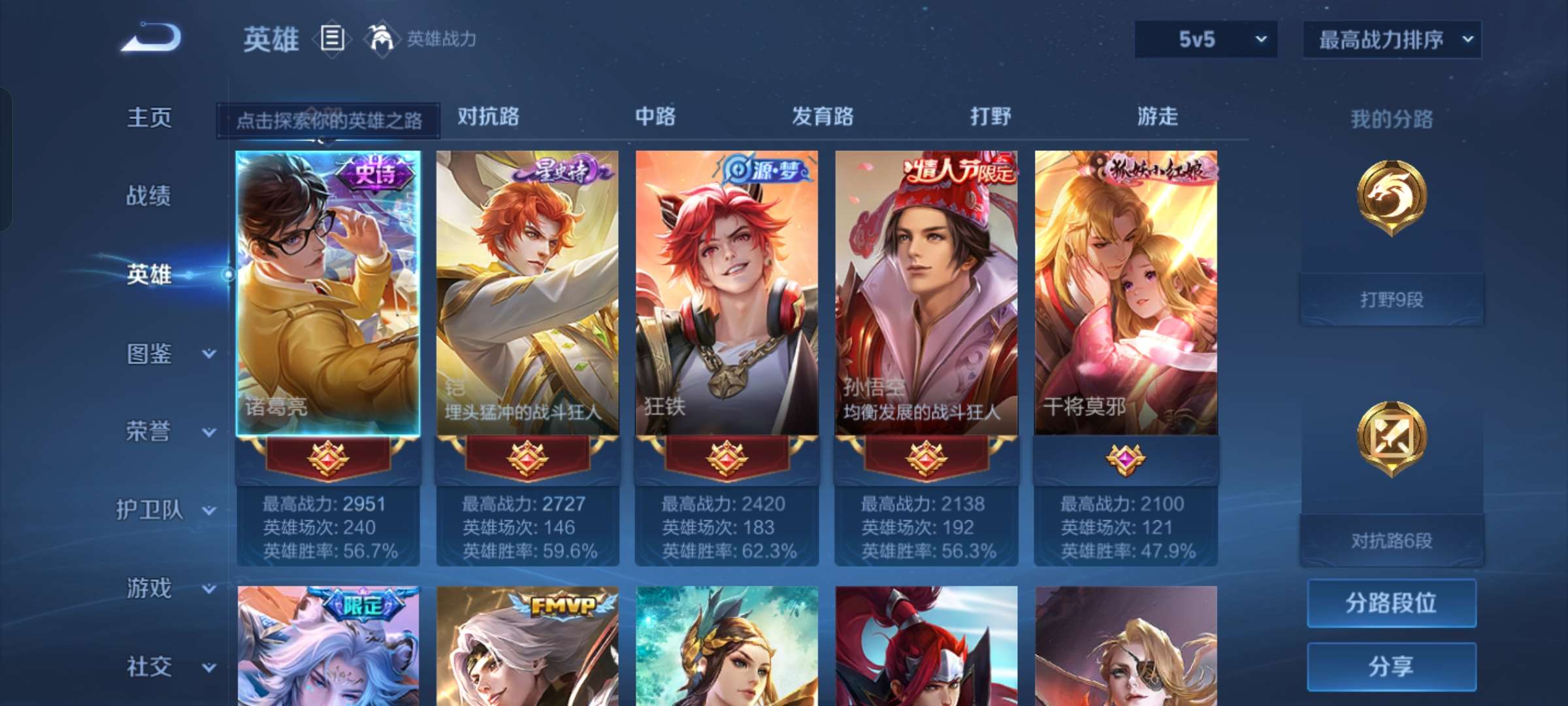Open the hero list icon beside 英雄 title

332,37
